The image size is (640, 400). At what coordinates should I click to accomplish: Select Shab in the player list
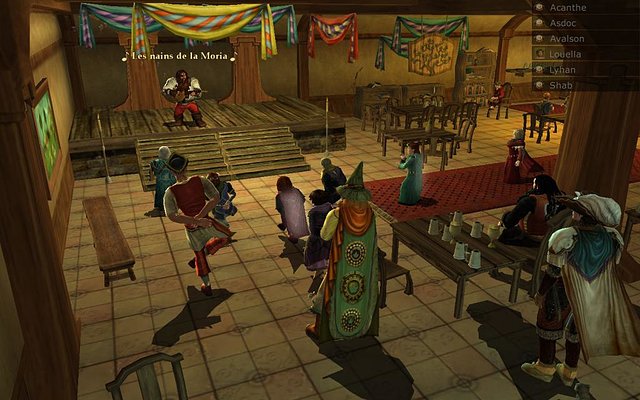pos(560,85)
